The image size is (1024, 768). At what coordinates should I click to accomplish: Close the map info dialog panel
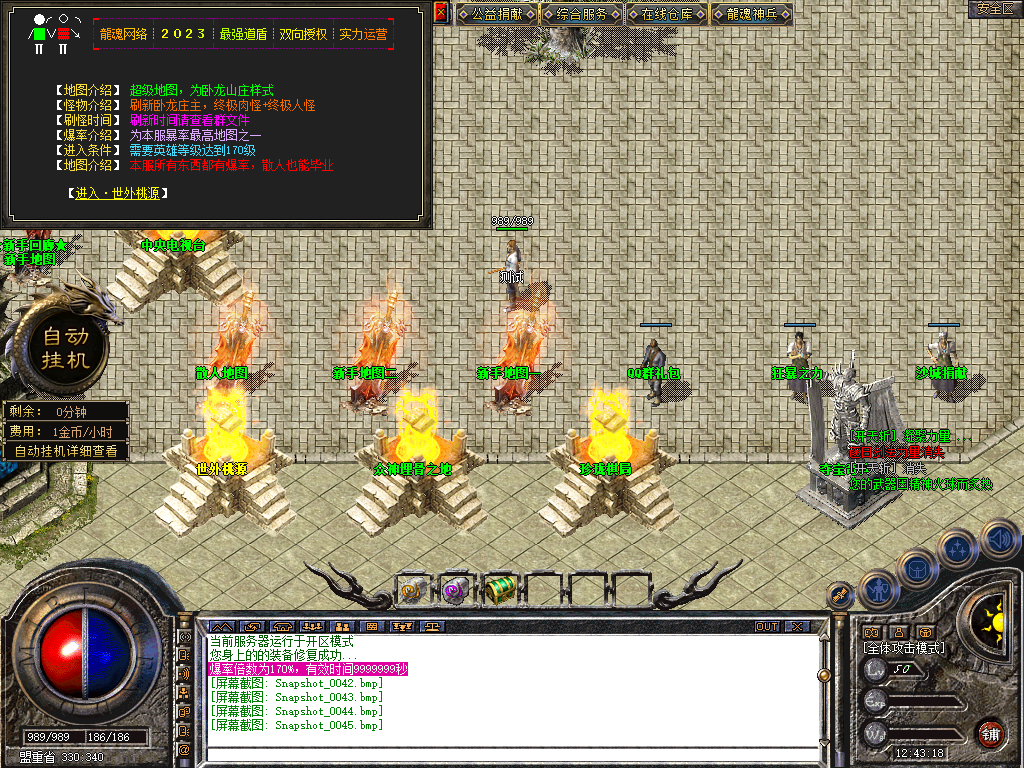[x=441, y=12]
